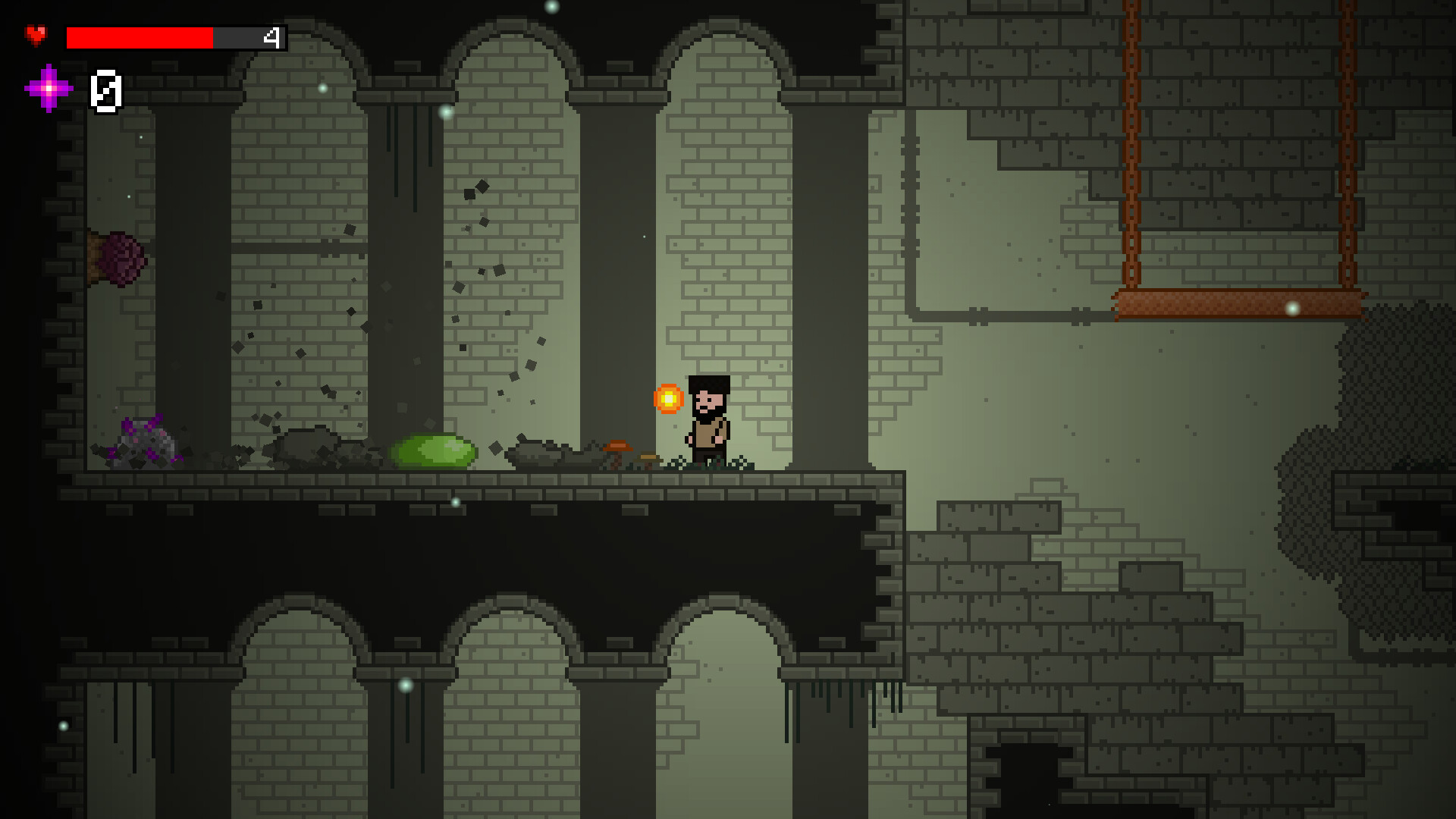
Task: Expand the HUD overlay
Action: pos(152,61)
